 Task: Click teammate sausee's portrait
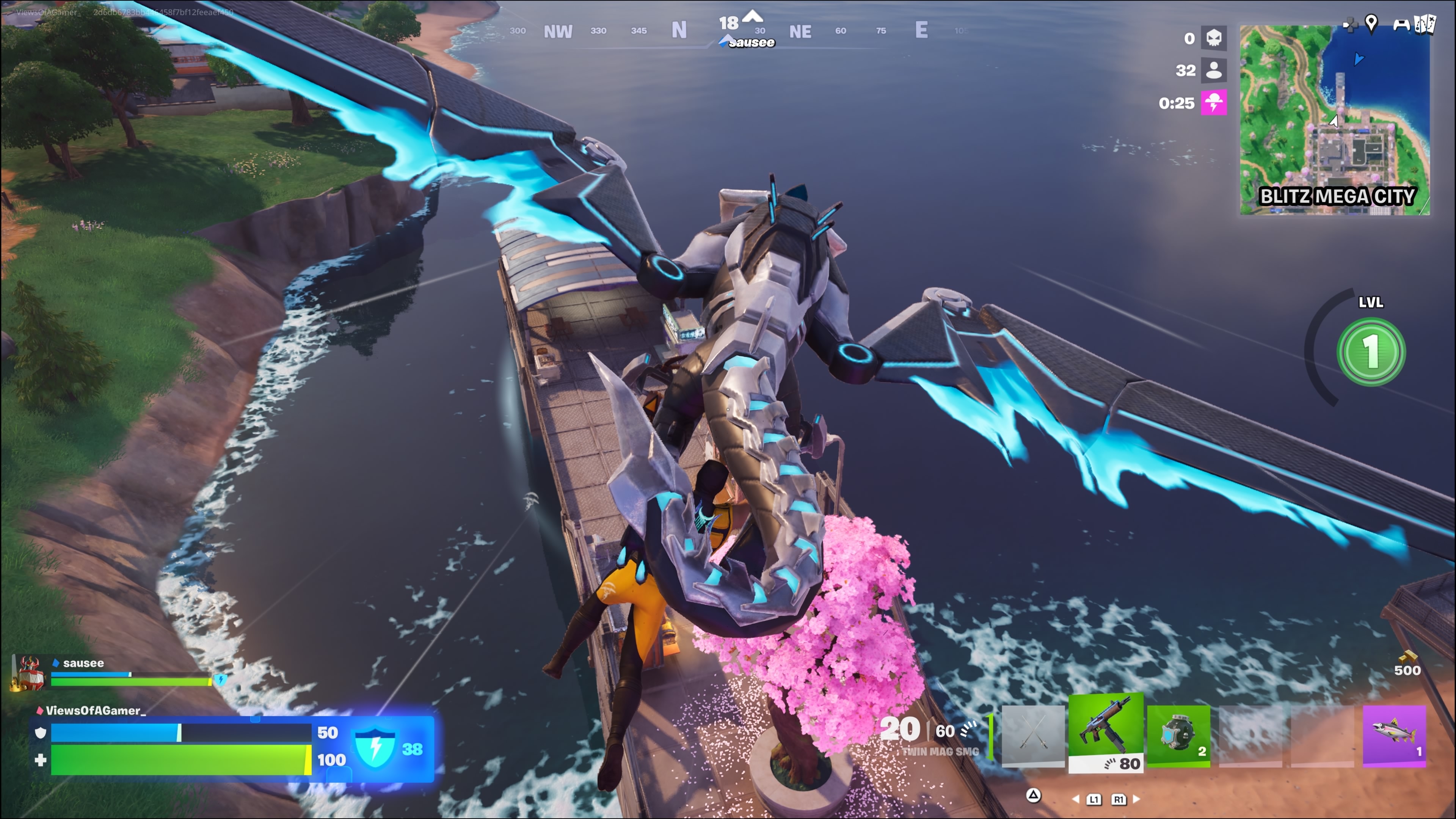click(28, 673)
